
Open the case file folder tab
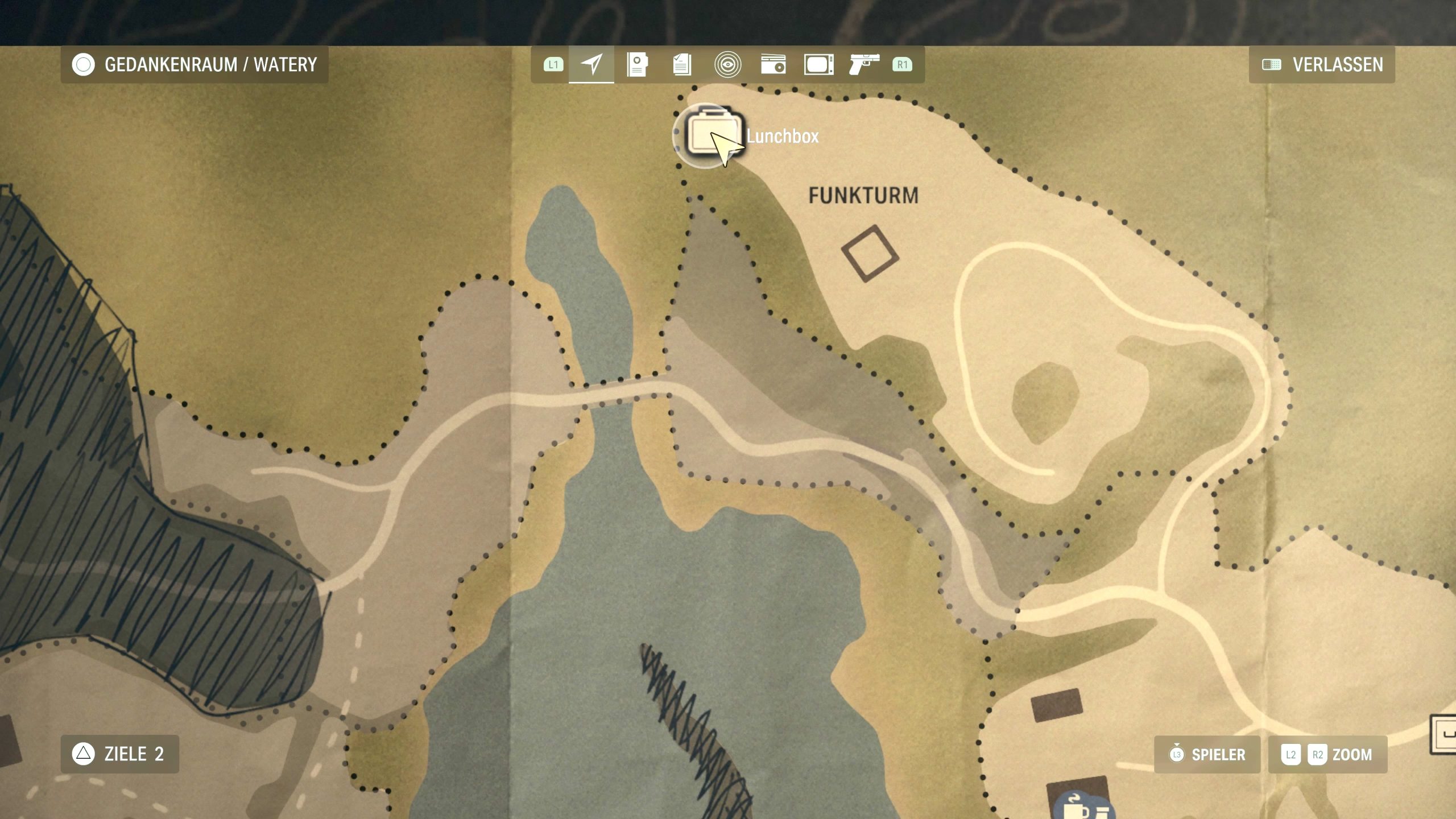[637, 64]
